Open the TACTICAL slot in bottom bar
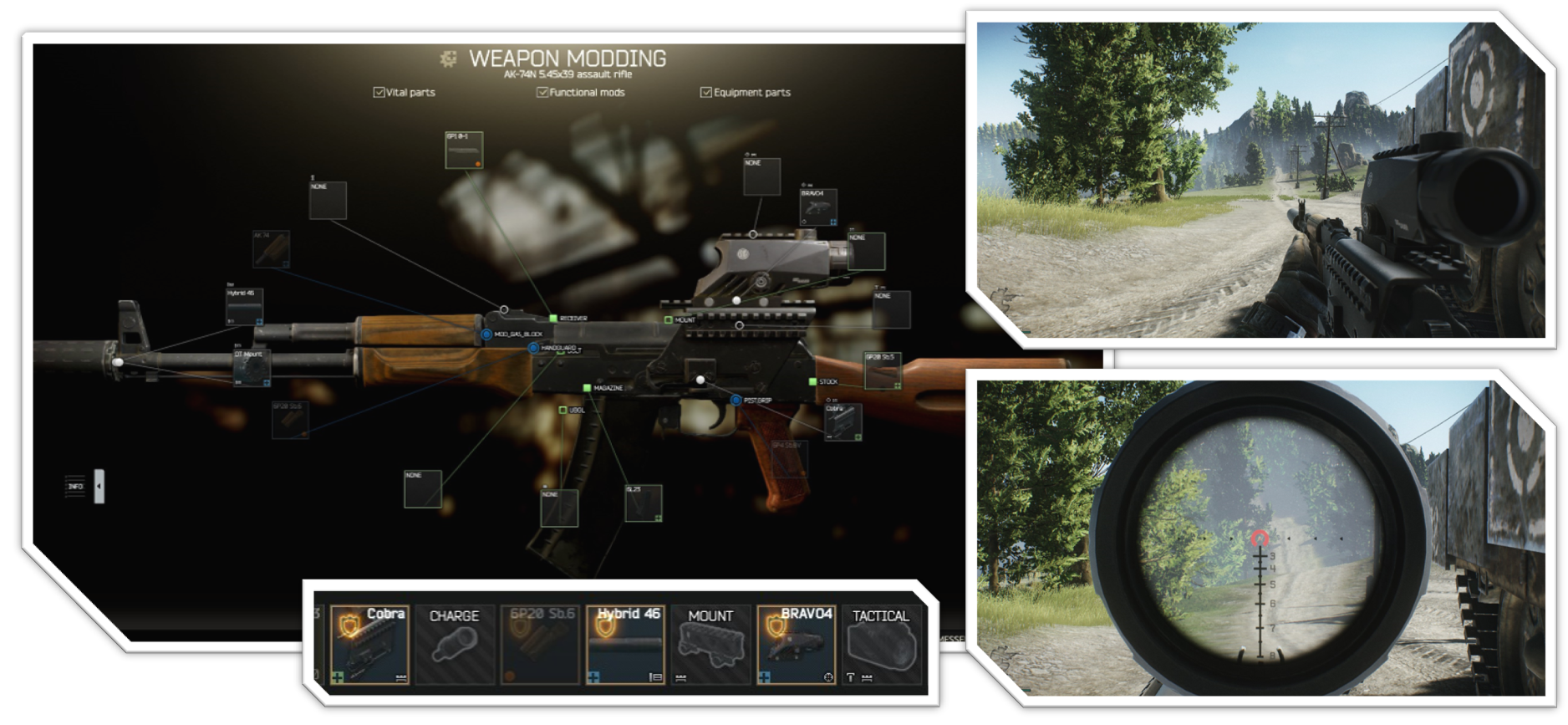 pyautogui.click(x=880, y=645)
